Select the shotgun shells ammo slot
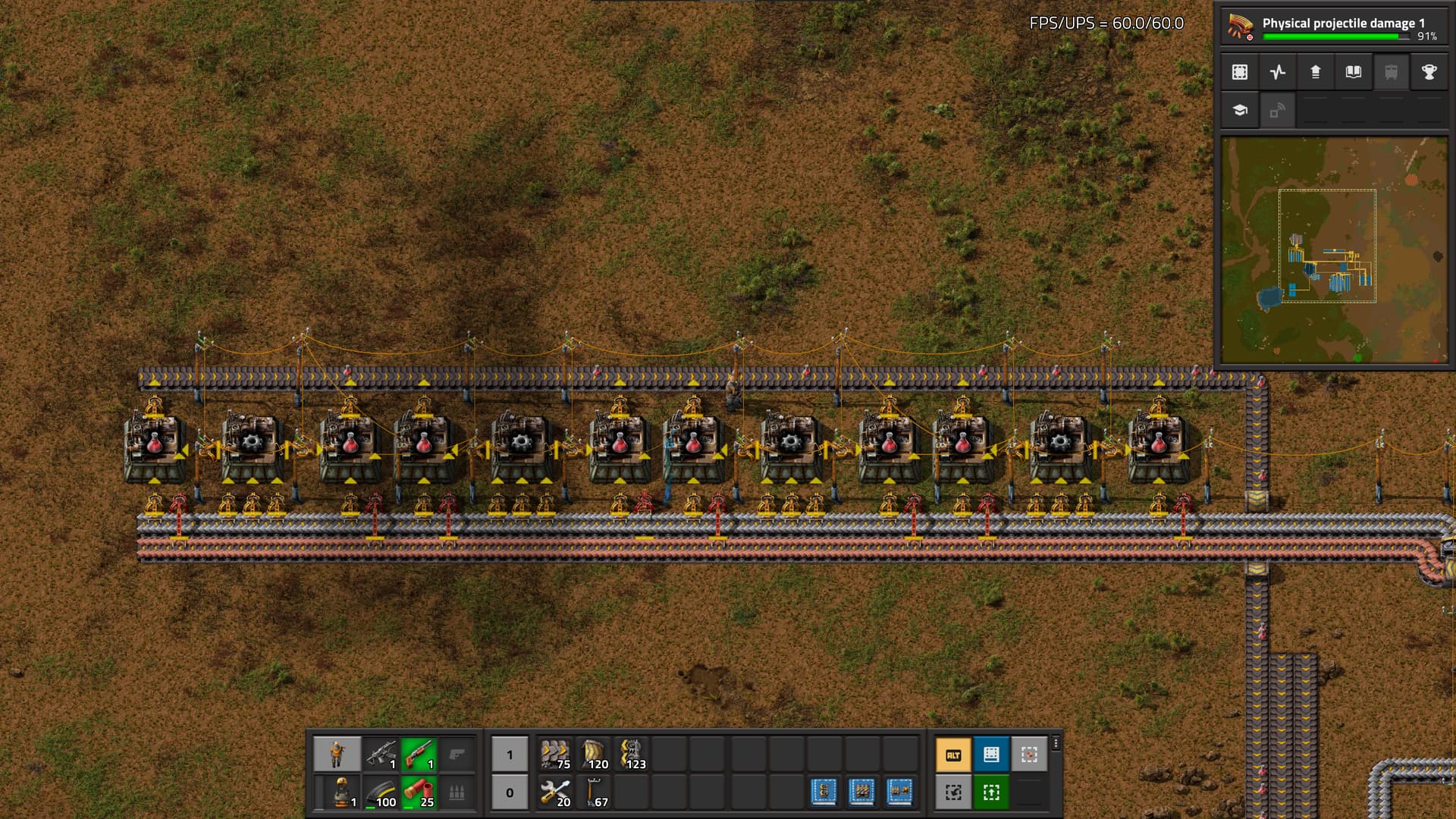The image size is (1456, 819). tap(419, 792)
